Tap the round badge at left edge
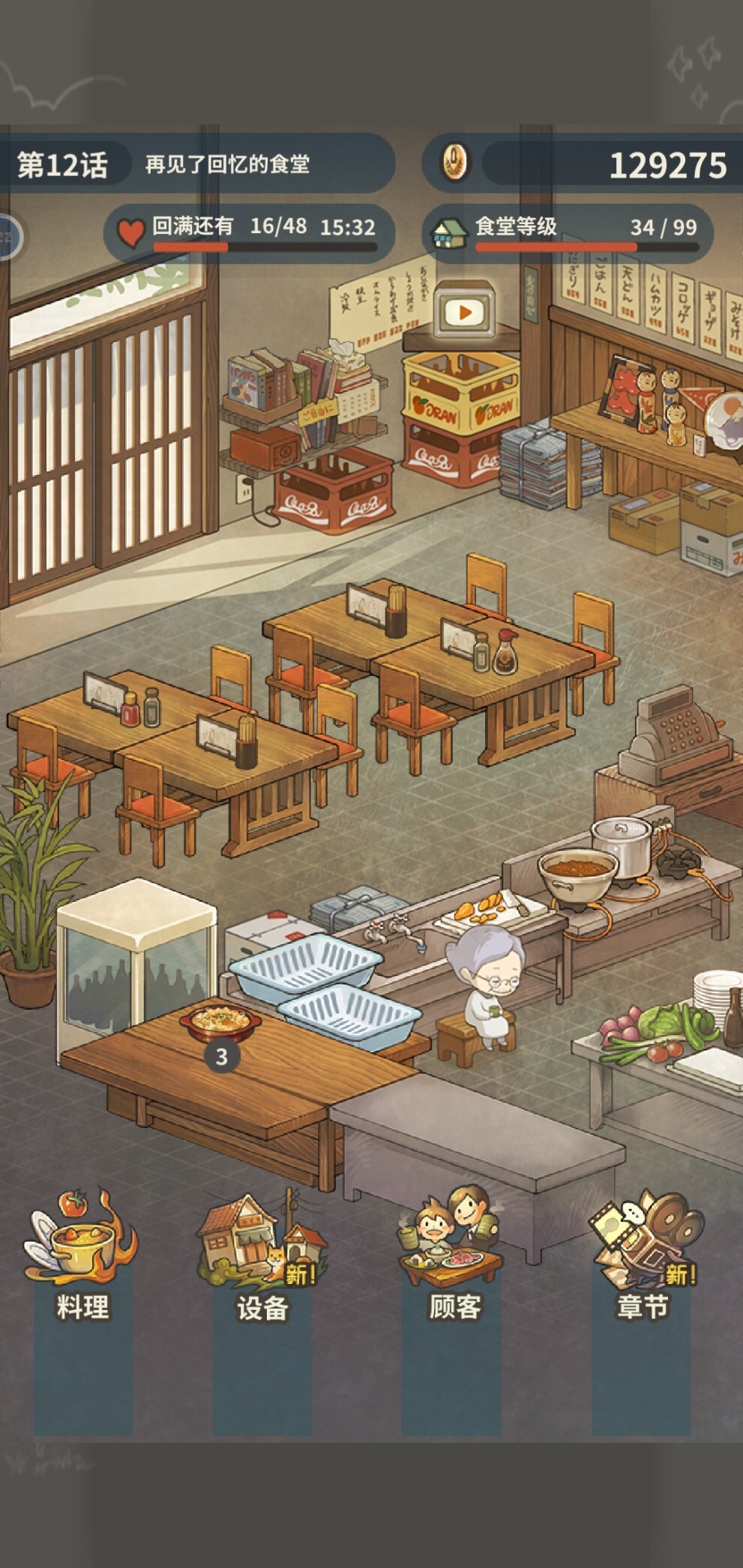This screenshot has width=743, height=1568. point(7,238)
